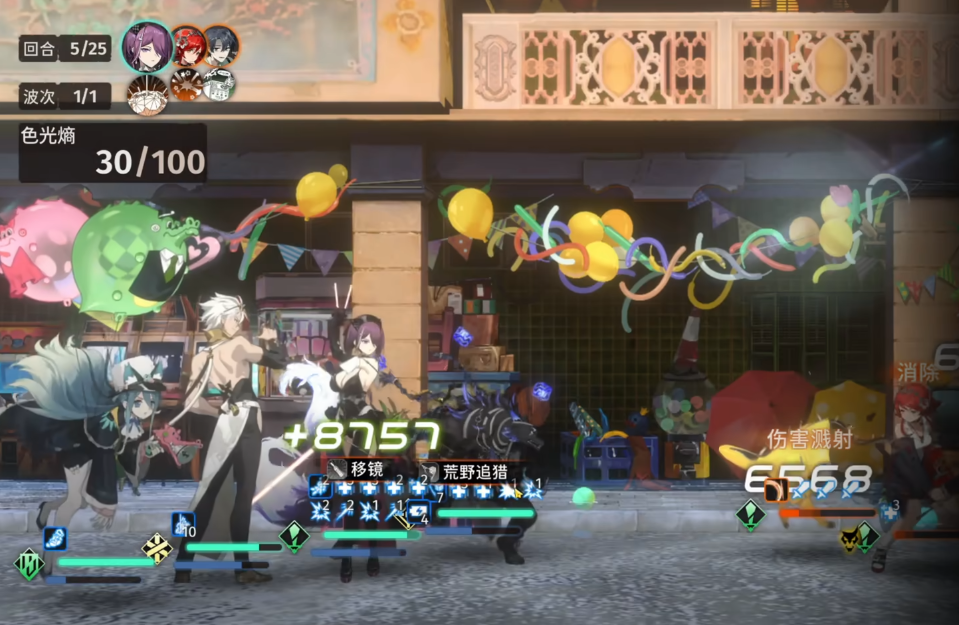Click the green-white comic panel emblem icon
959x625 pixels.
click(x=219, y=85)
